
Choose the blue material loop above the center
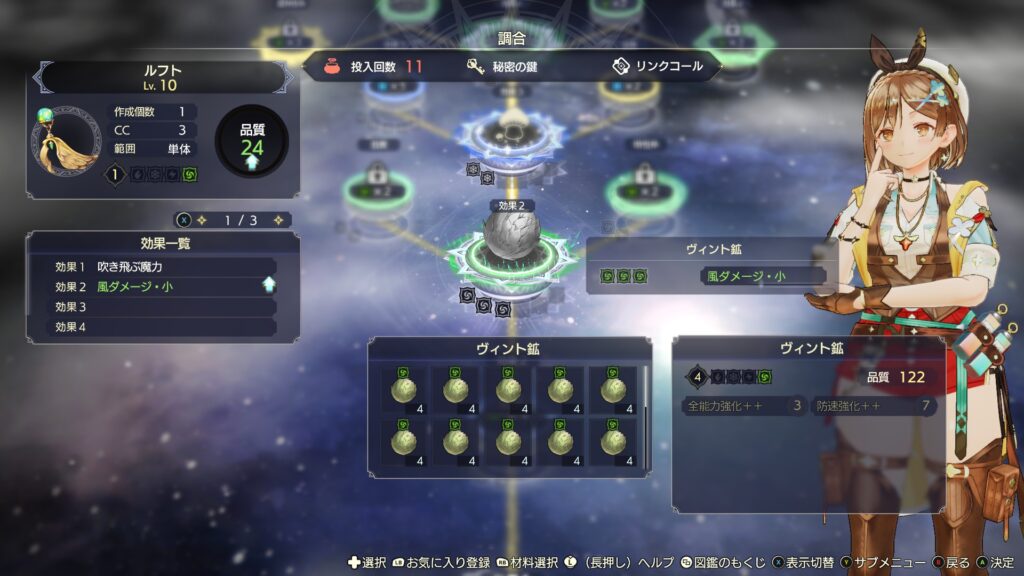[x=512, y=130]
